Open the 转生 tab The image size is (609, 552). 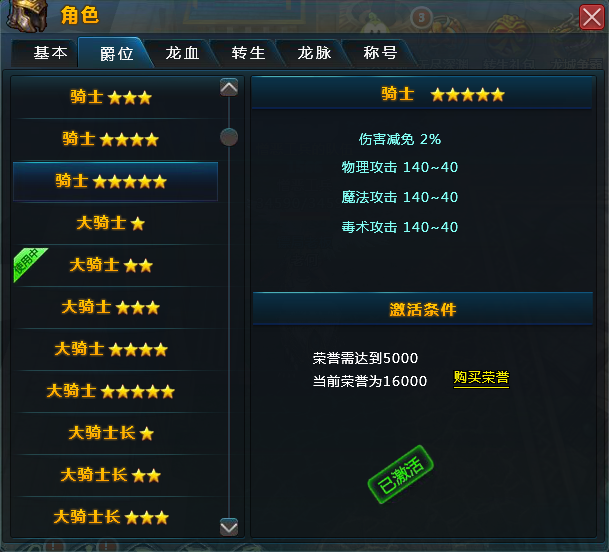coord(248,54)
